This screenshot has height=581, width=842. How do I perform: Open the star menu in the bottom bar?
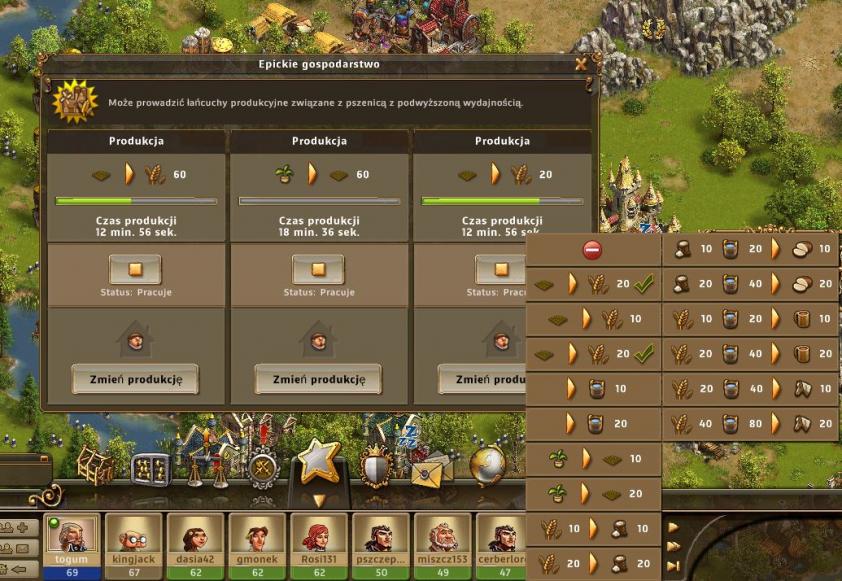(x=320, y=462)
